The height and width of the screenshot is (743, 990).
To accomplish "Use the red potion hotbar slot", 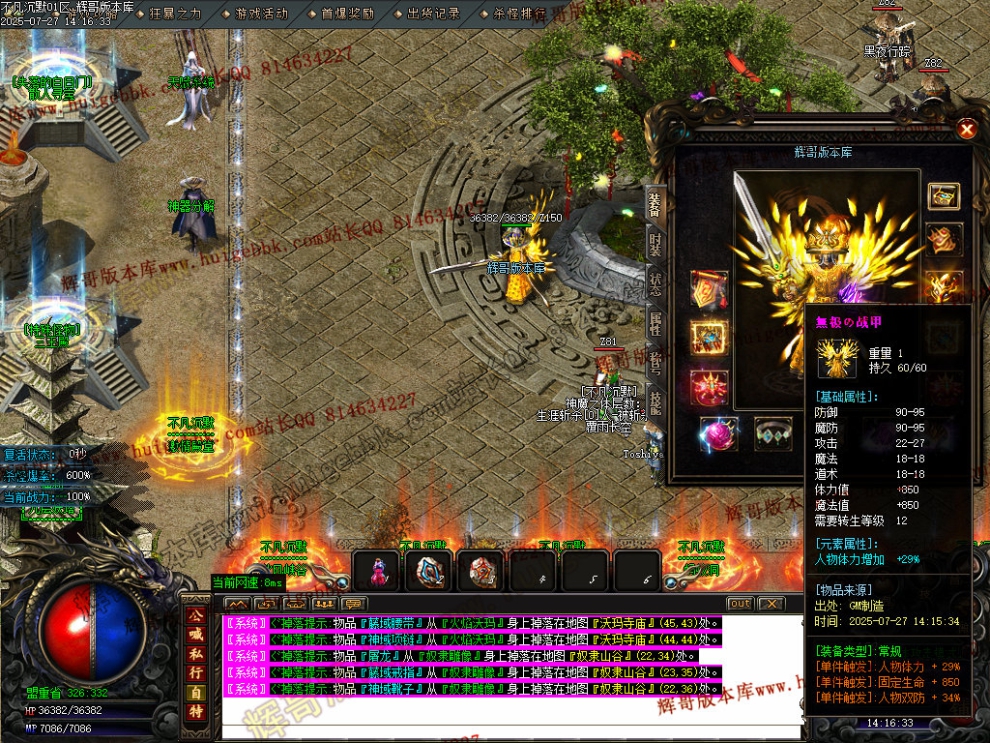I will (x=378, y=571).
